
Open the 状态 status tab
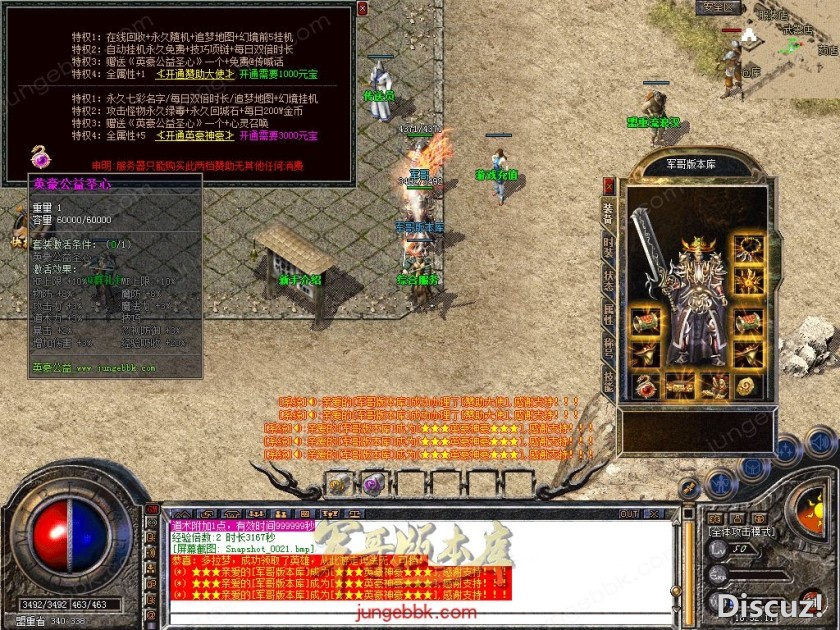point(609,279)
